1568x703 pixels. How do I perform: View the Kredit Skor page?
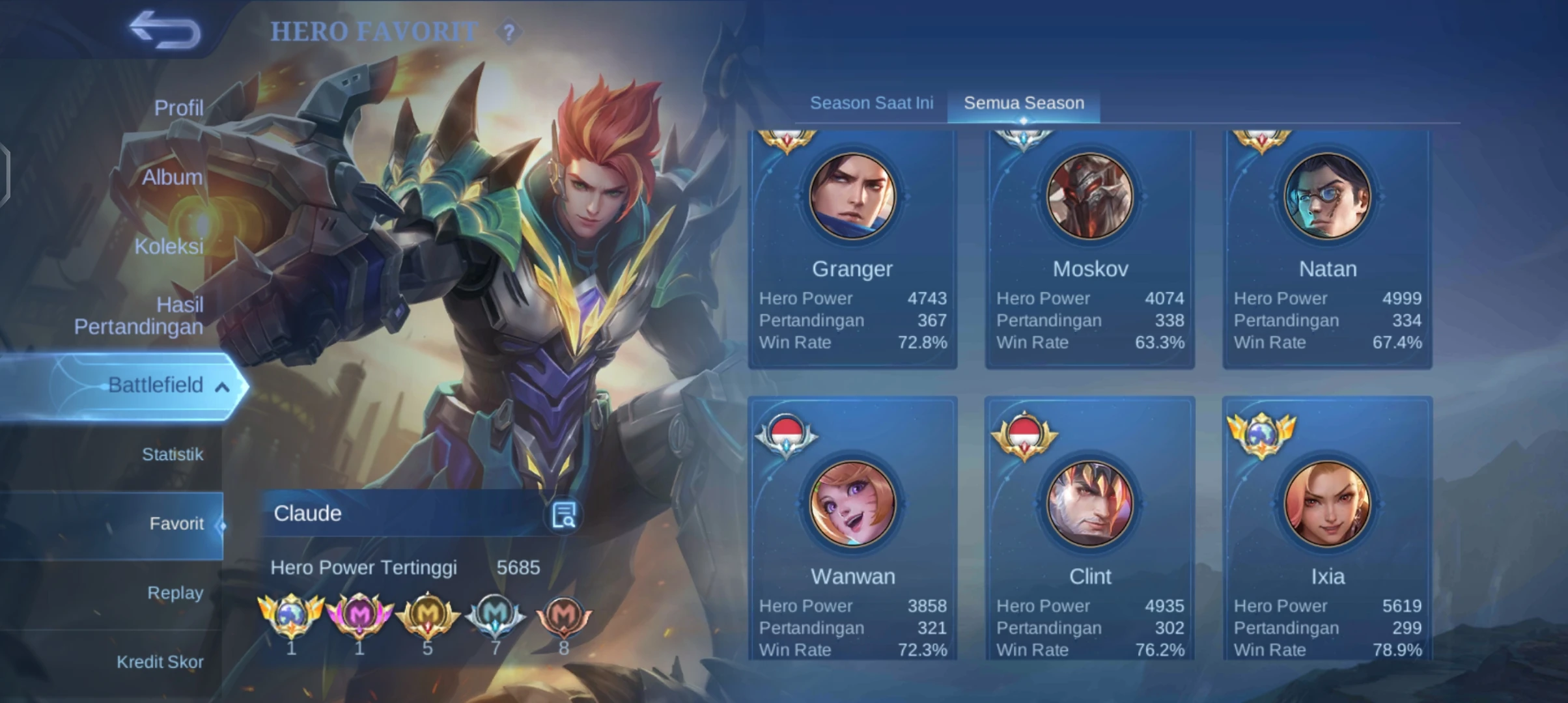click(x=160, y=662)
